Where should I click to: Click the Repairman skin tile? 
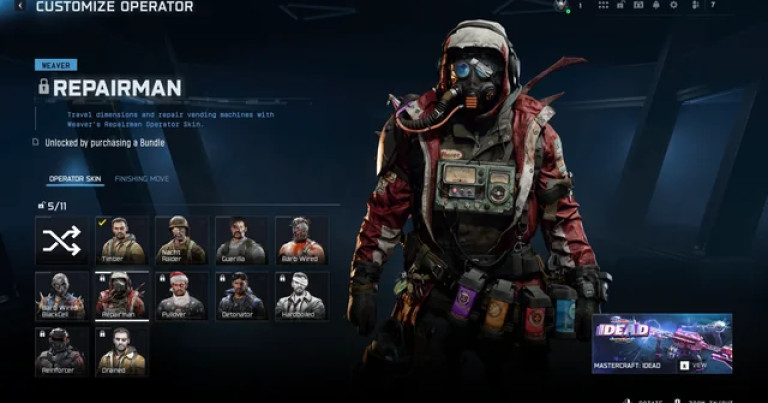121,296
